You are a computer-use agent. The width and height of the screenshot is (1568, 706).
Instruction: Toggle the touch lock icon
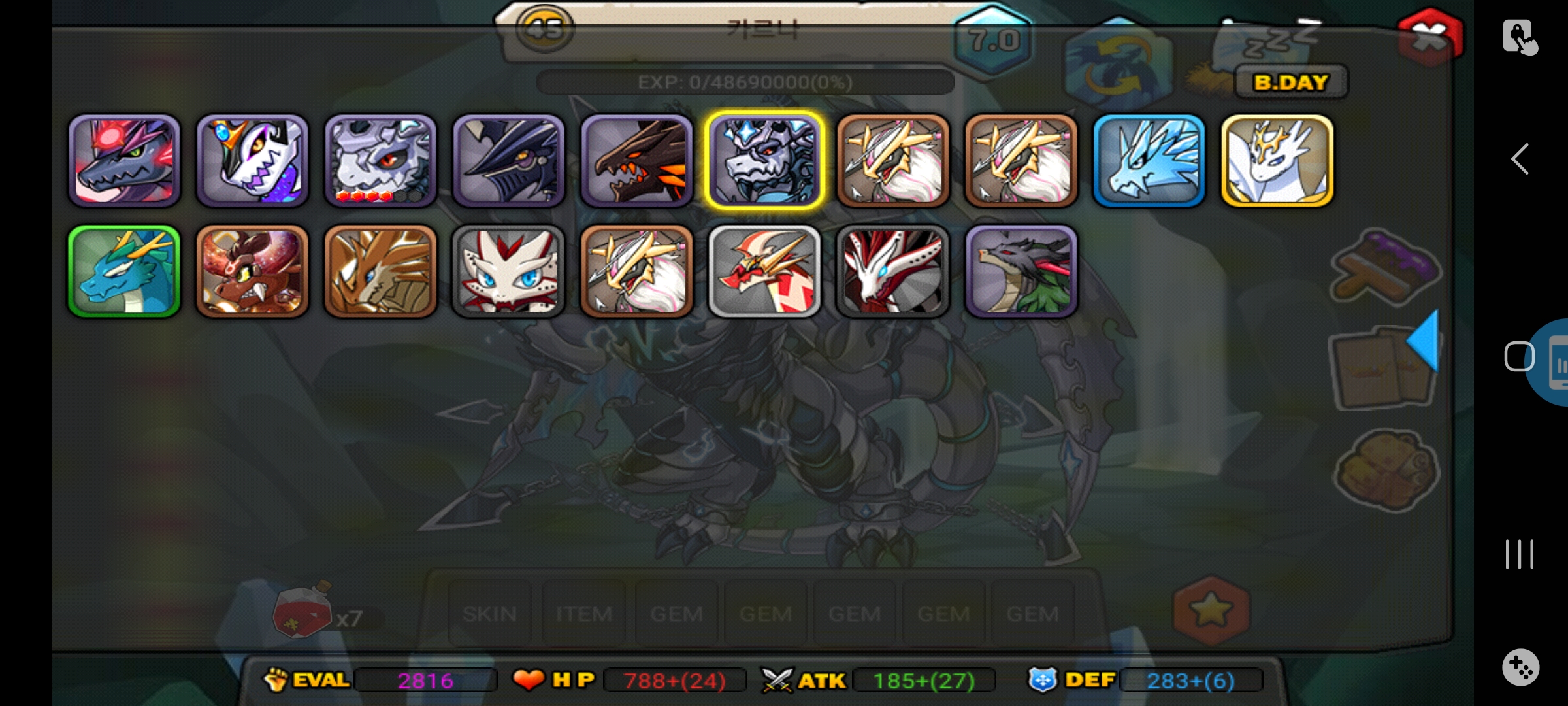1520,37
